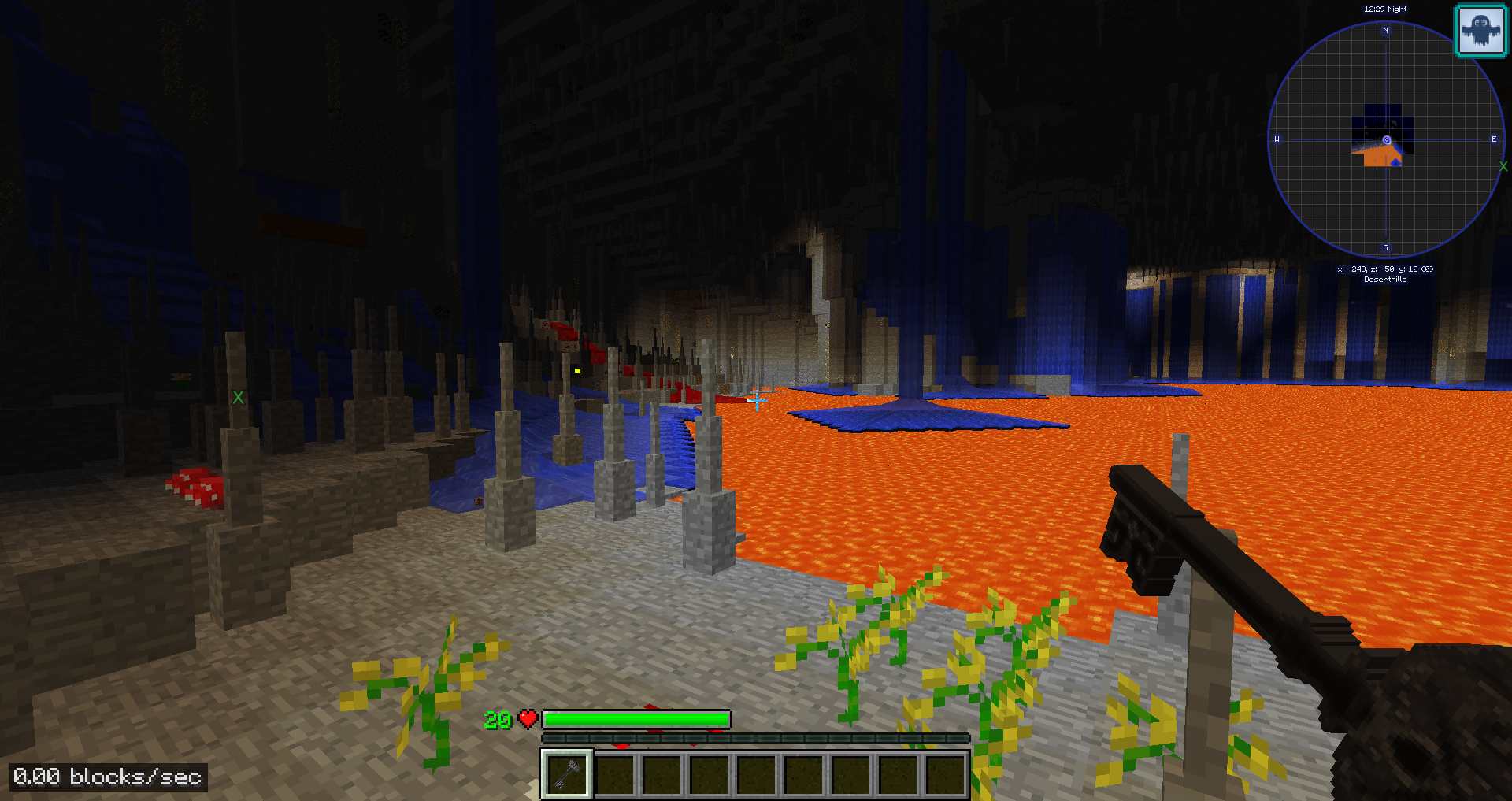Click the player position dot at minimap center
Viewport: 1512px width, 801px height.
[1384, 141]
